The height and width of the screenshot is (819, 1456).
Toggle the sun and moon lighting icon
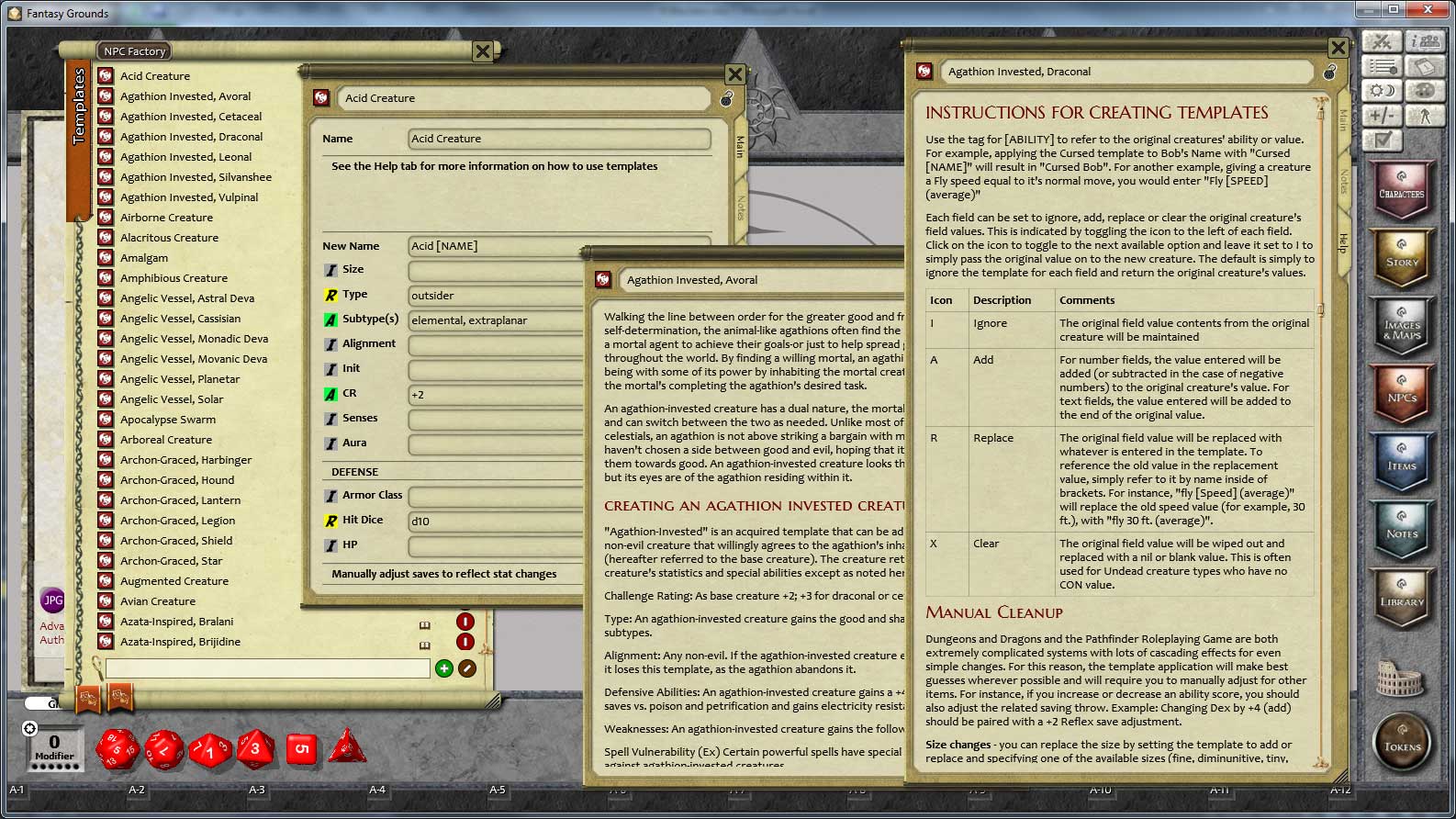1383,90
